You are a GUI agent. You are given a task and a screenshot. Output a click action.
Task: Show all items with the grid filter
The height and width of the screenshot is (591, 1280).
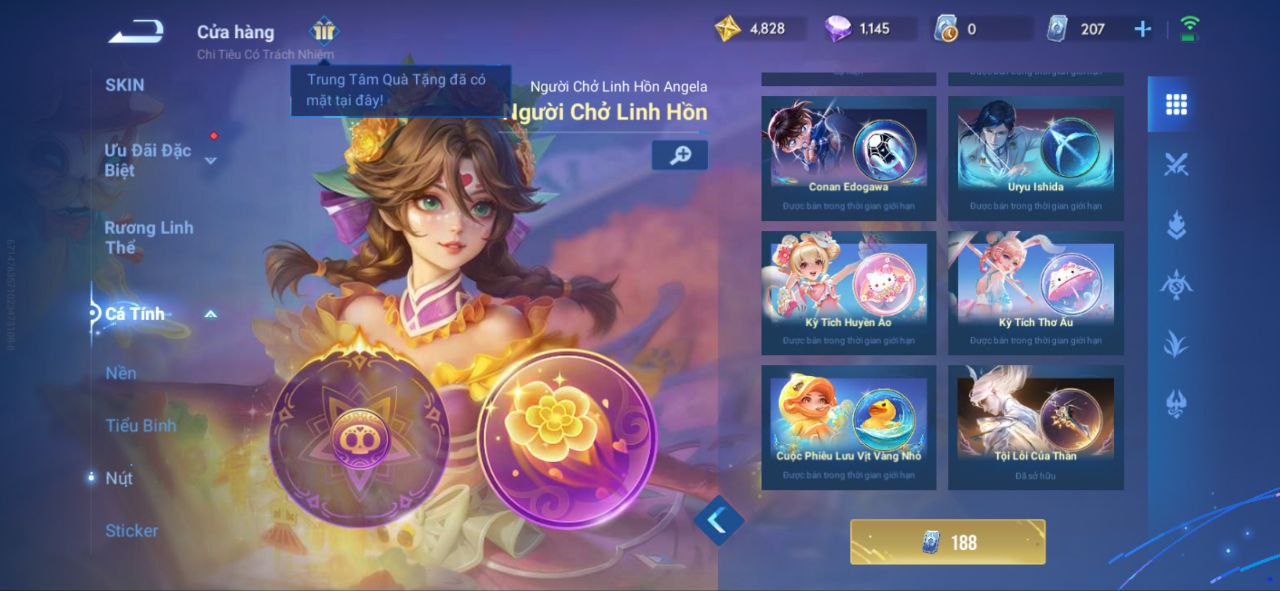point(1176,104)
